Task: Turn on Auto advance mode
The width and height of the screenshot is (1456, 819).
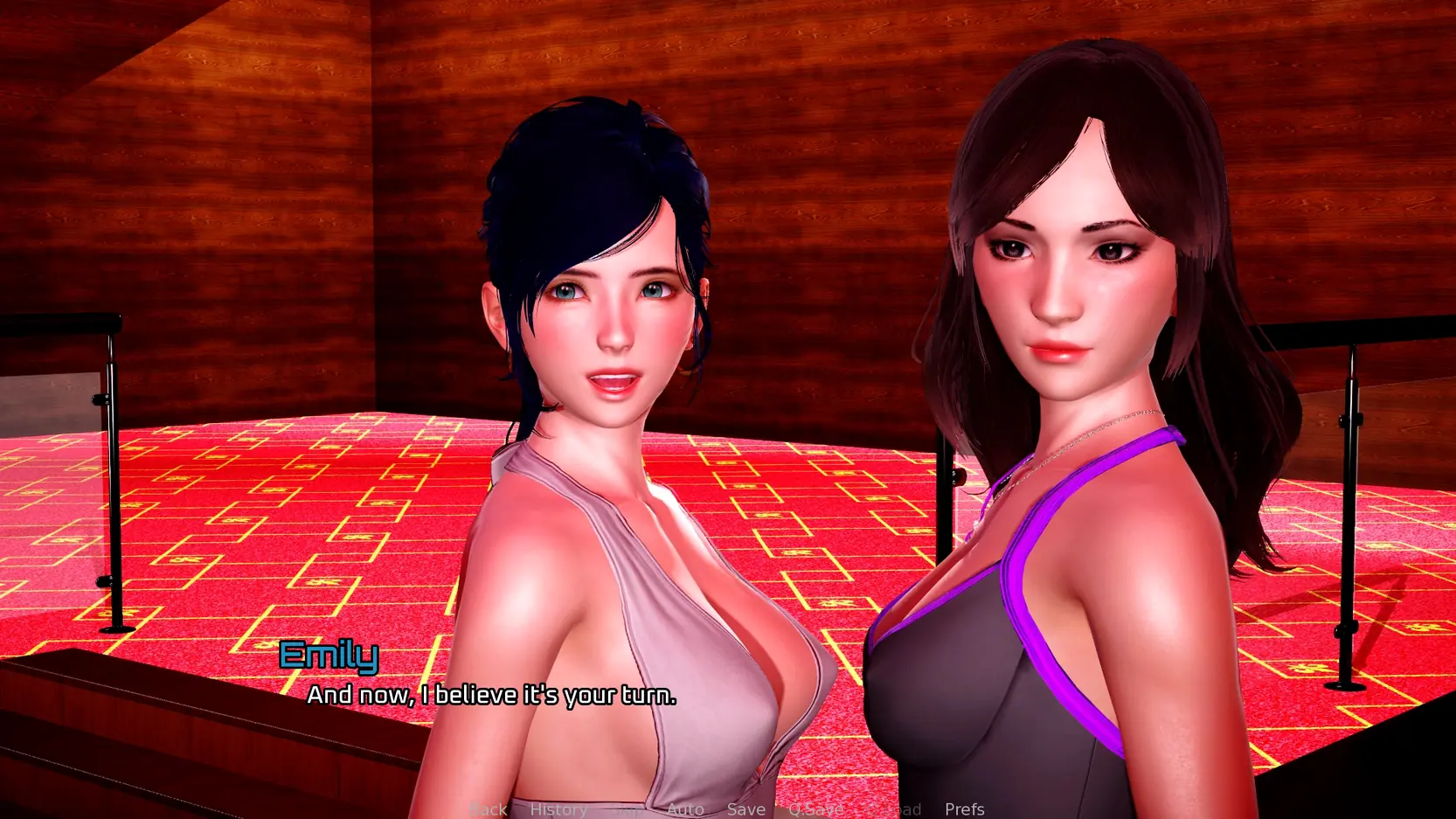Action: coord(685,809)
